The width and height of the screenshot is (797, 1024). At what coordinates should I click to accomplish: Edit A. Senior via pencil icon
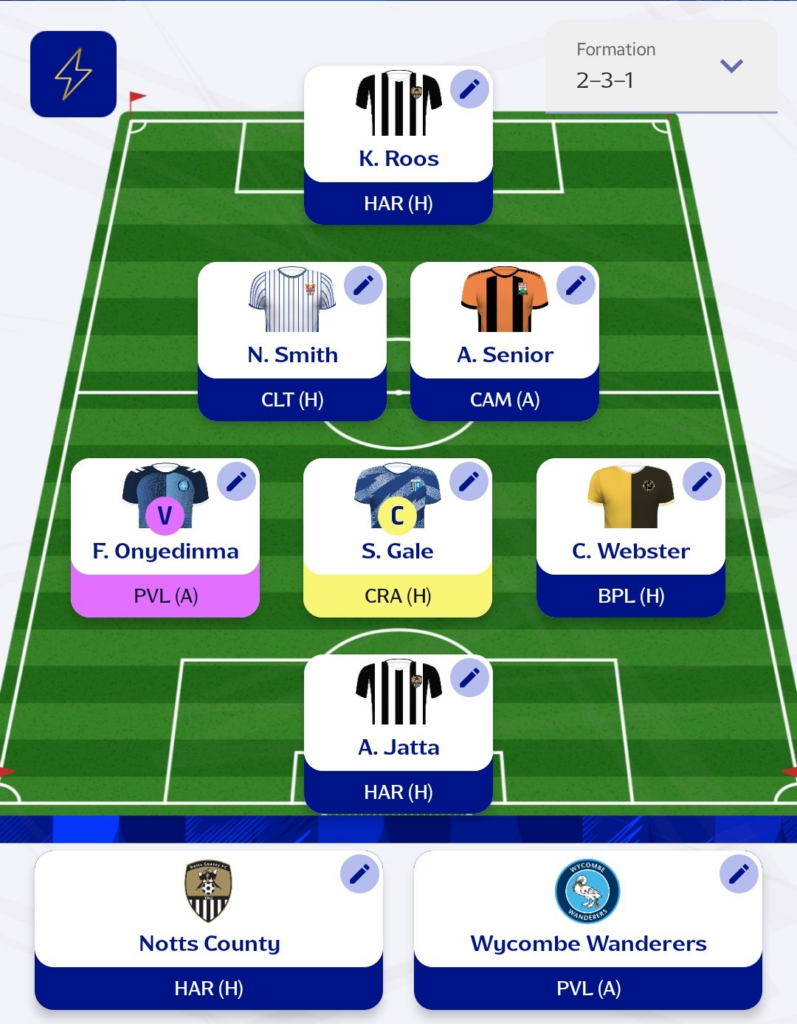click(575, 285)
